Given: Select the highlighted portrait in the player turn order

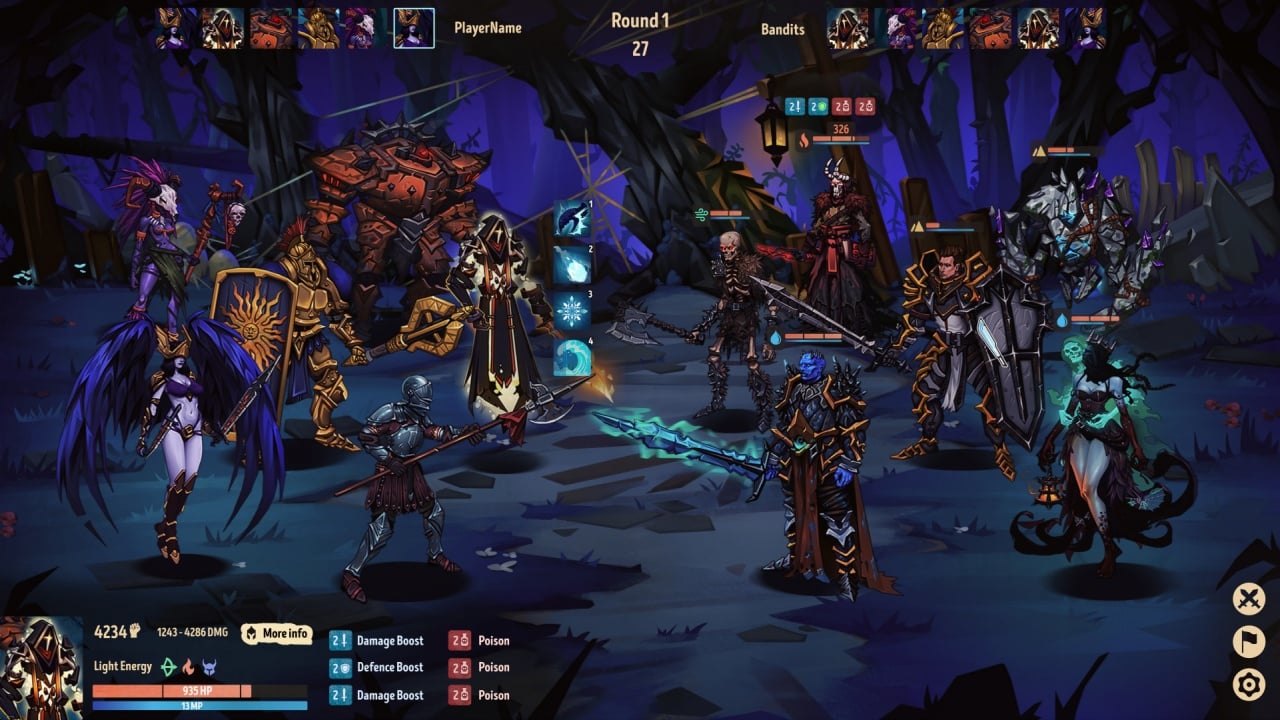Looking at the screenshot, I should click(414, 28).
